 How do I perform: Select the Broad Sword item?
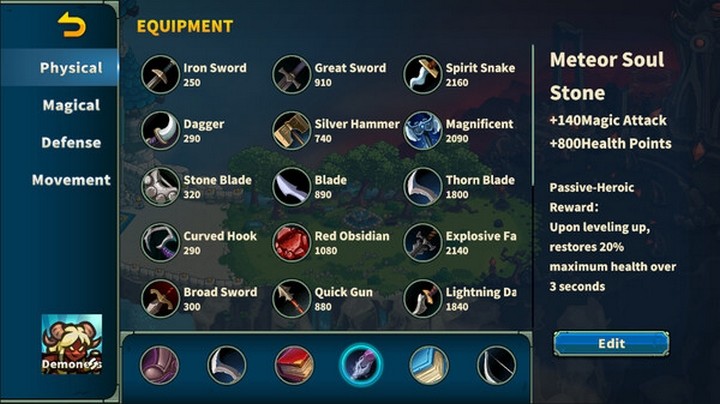click(161, 298)
